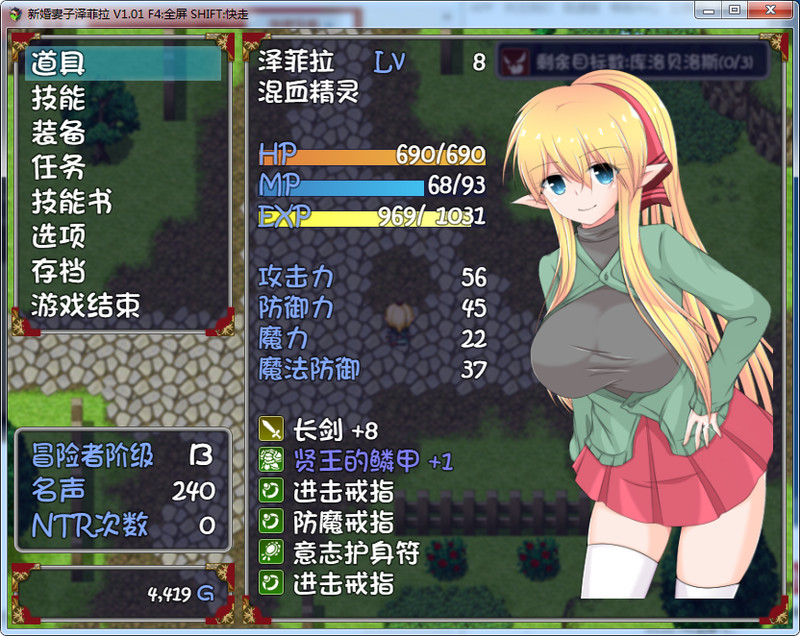Minimize the game window
800x636 pixels.
709,10
